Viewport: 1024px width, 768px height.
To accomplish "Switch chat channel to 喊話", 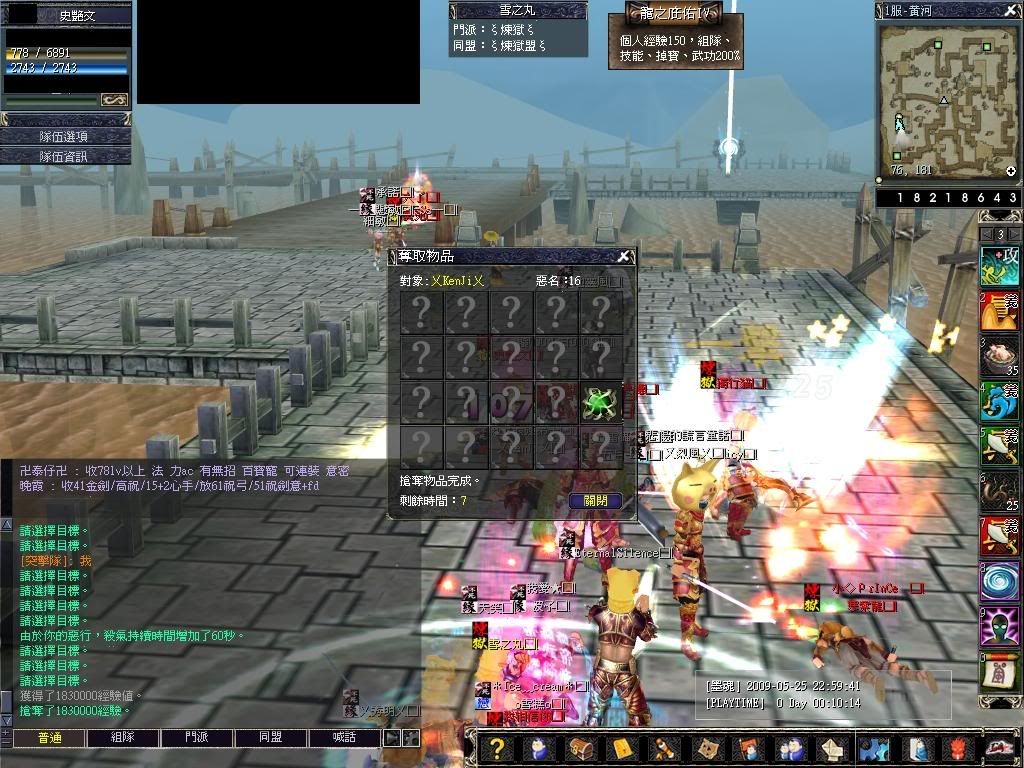I will (345, 738).
